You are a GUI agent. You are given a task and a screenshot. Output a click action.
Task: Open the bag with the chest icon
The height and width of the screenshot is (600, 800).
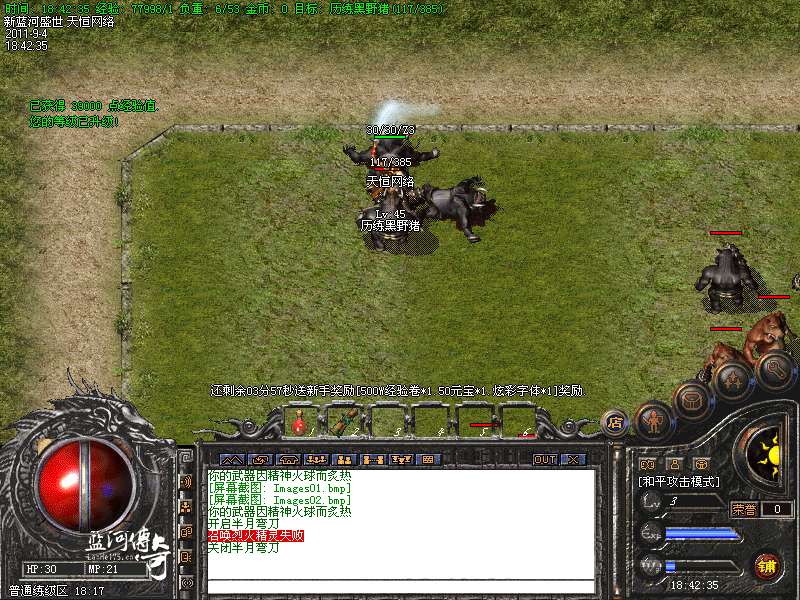pyautogui.click(x=692, y=400)
